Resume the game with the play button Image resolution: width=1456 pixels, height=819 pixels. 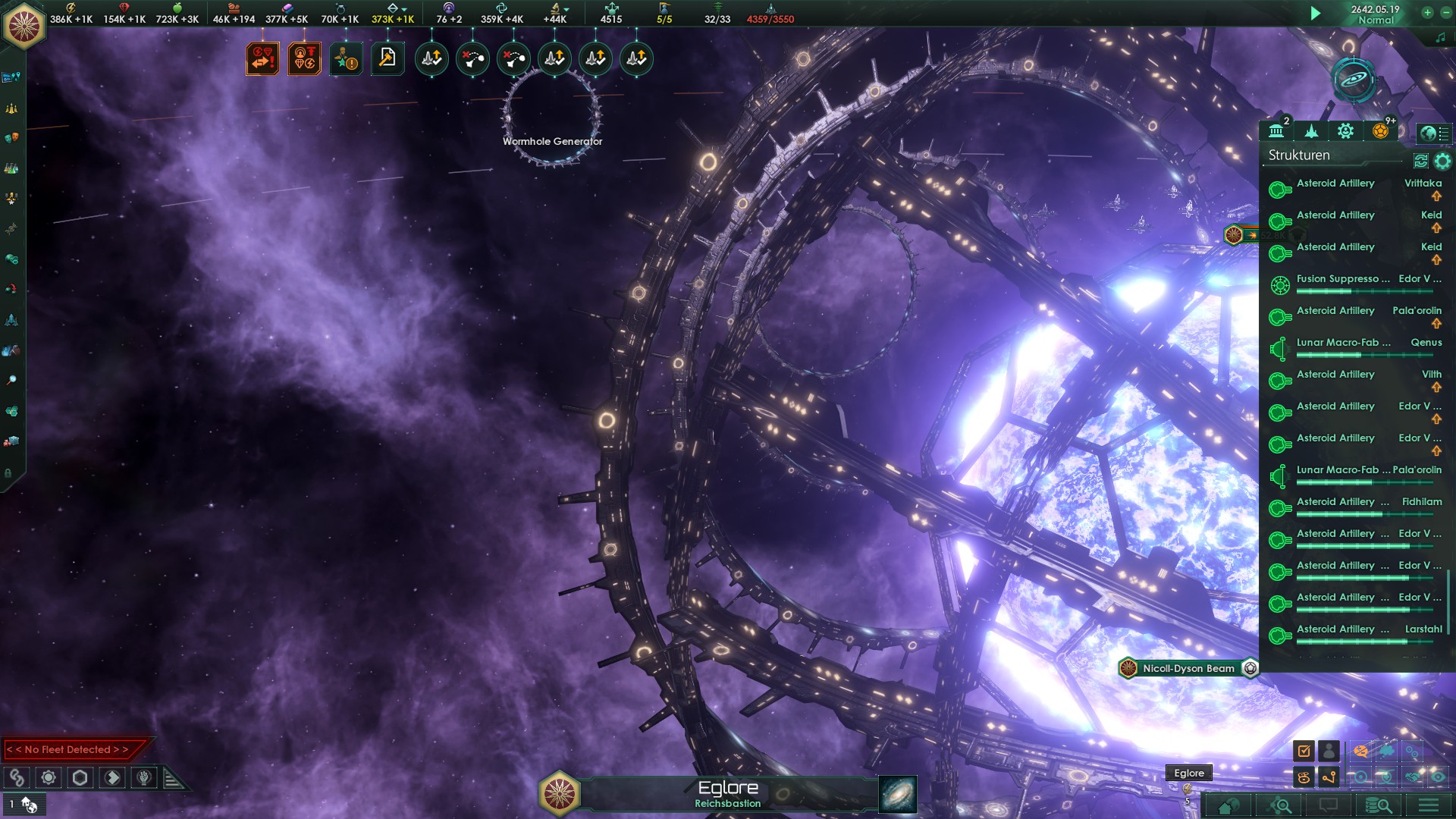(x=1316, y=13)
